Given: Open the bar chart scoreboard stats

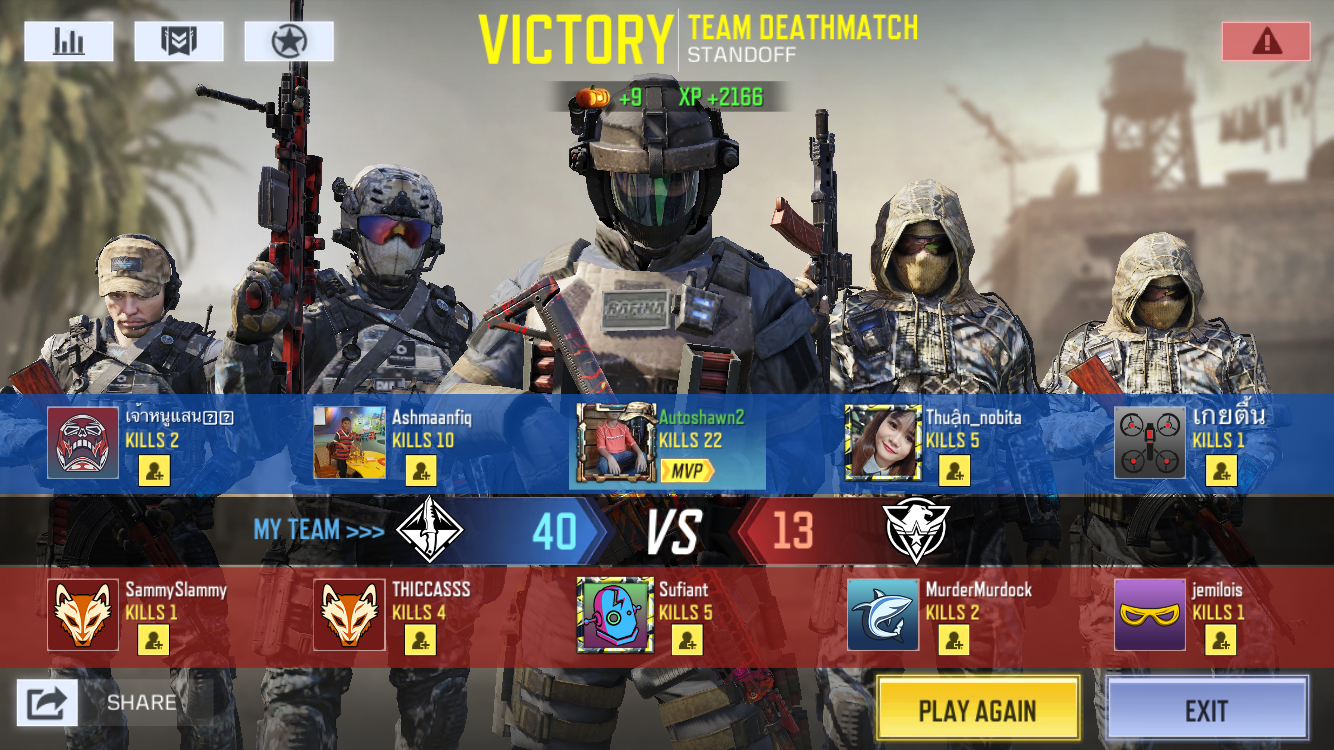Looking at the screenshot, I should tap(69, 41).
